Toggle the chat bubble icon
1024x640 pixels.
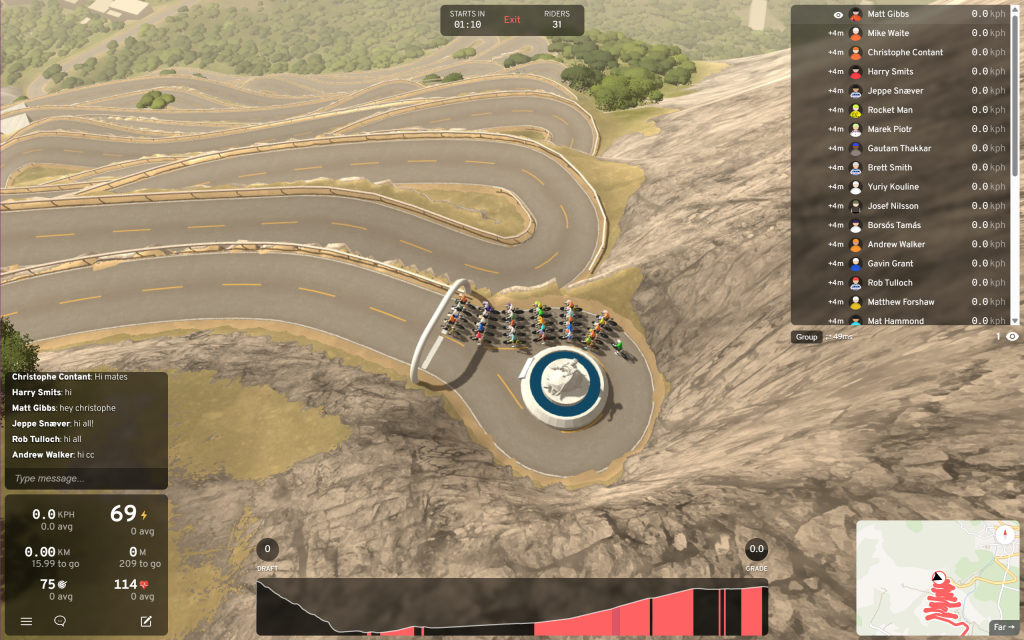tap(60, 621)
